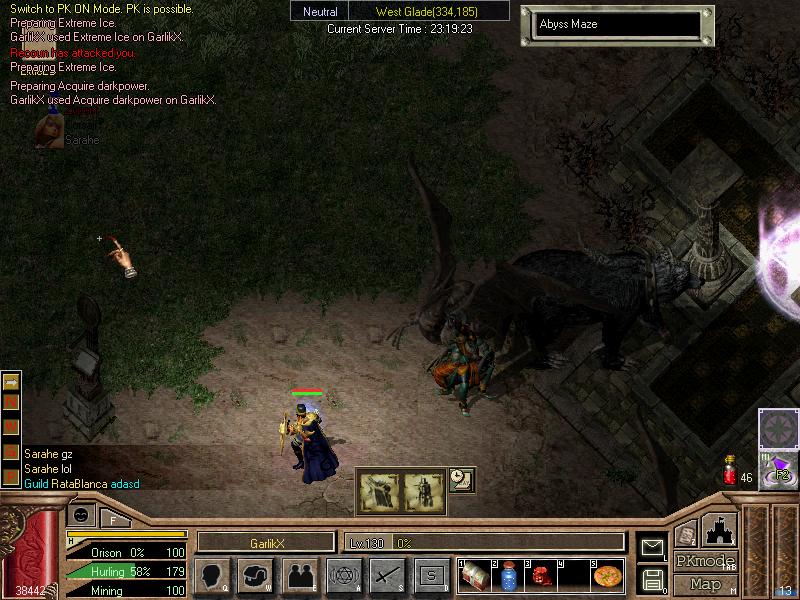Toggle the PKmode button
This screenshot has height=600, width=800.
(705, 561)
